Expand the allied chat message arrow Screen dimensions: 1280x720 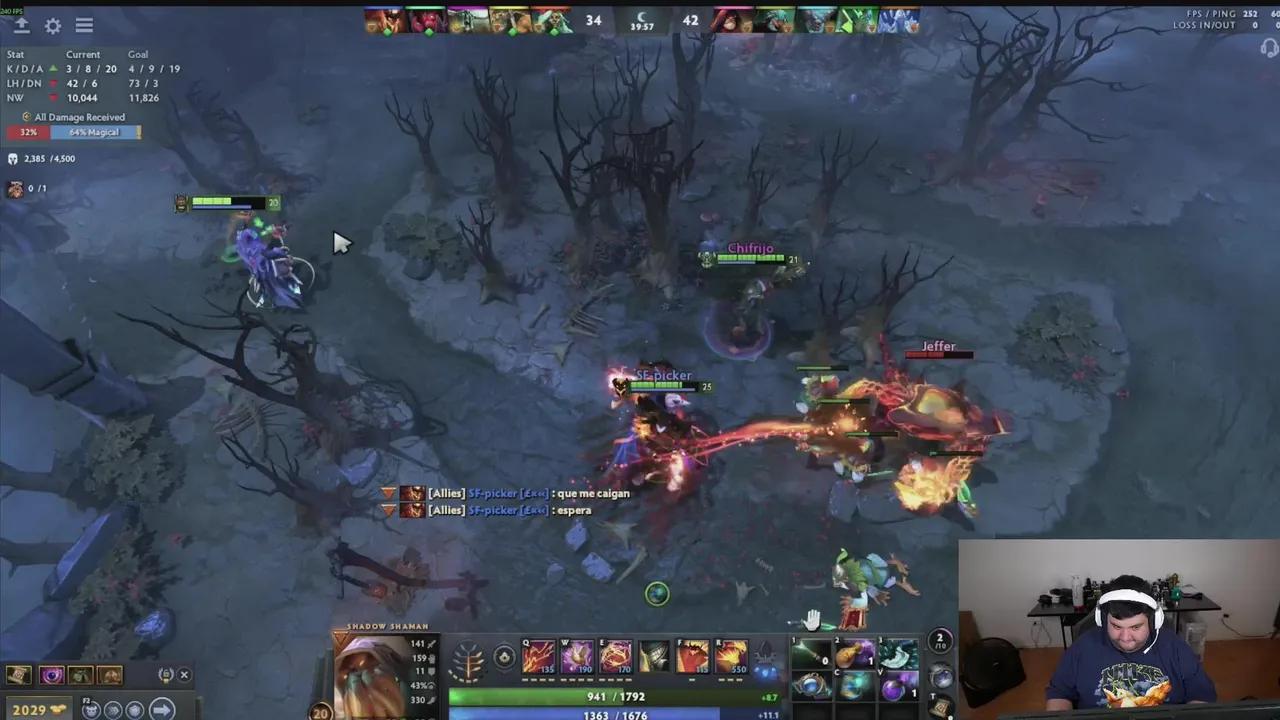pyautogui.click(x=388, y=493)
